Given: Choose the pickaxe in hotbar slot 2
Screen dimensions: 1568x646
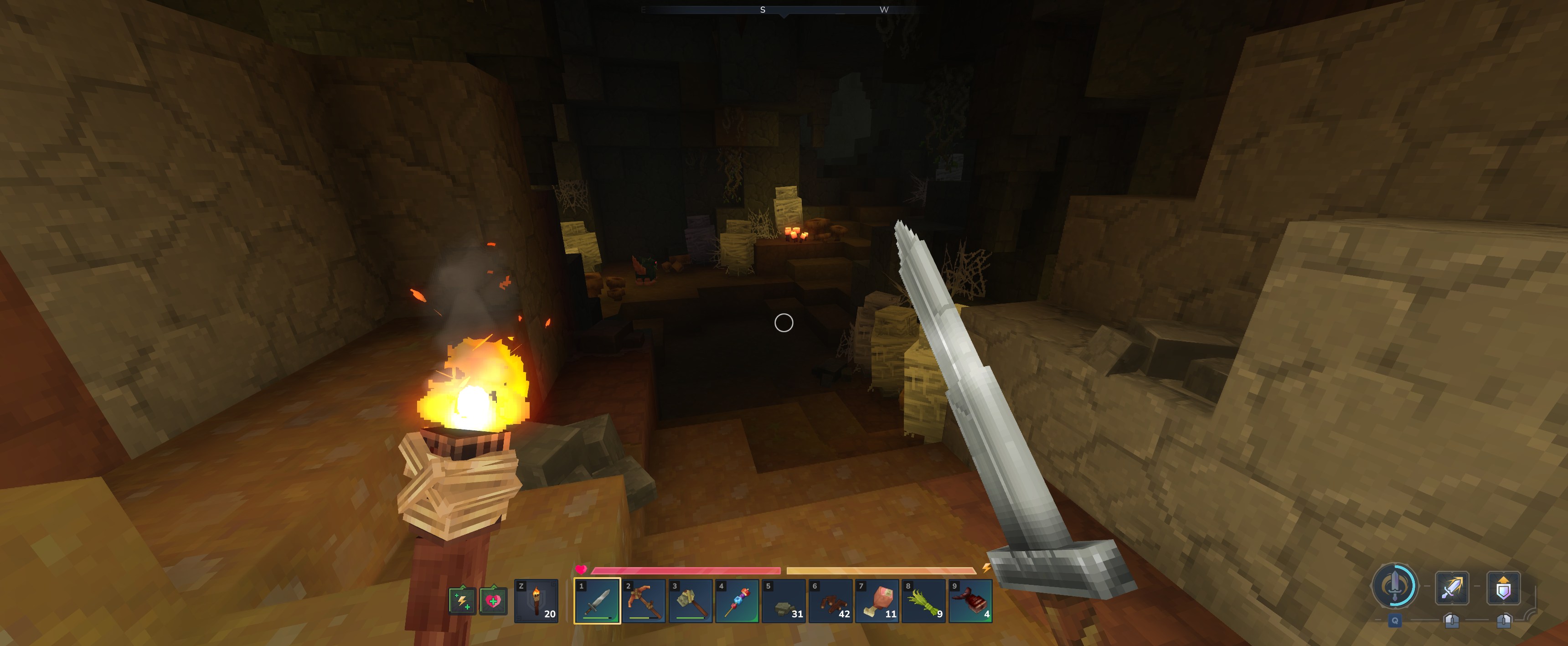Looking at the screenshot, I should pyautogui.click(x=644, y=600).
